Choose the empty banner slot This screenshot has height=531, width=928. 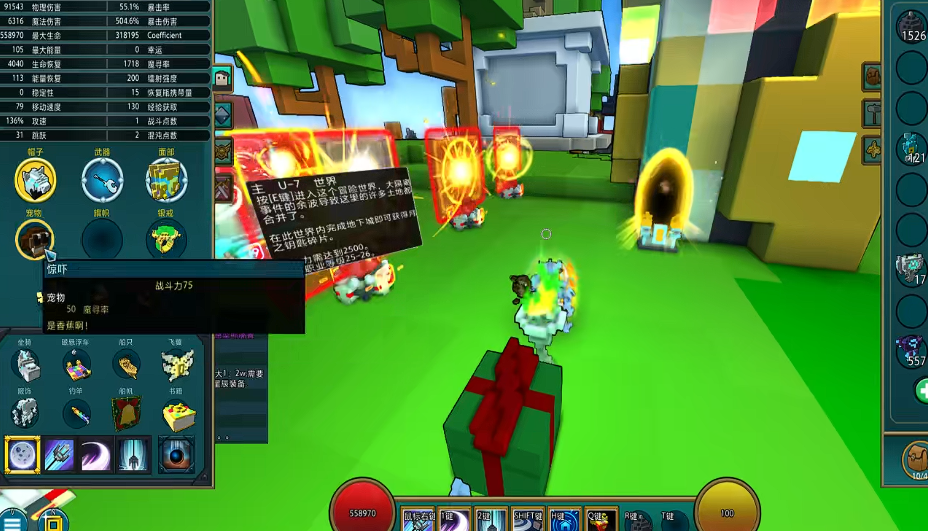(x=102, y=240)
